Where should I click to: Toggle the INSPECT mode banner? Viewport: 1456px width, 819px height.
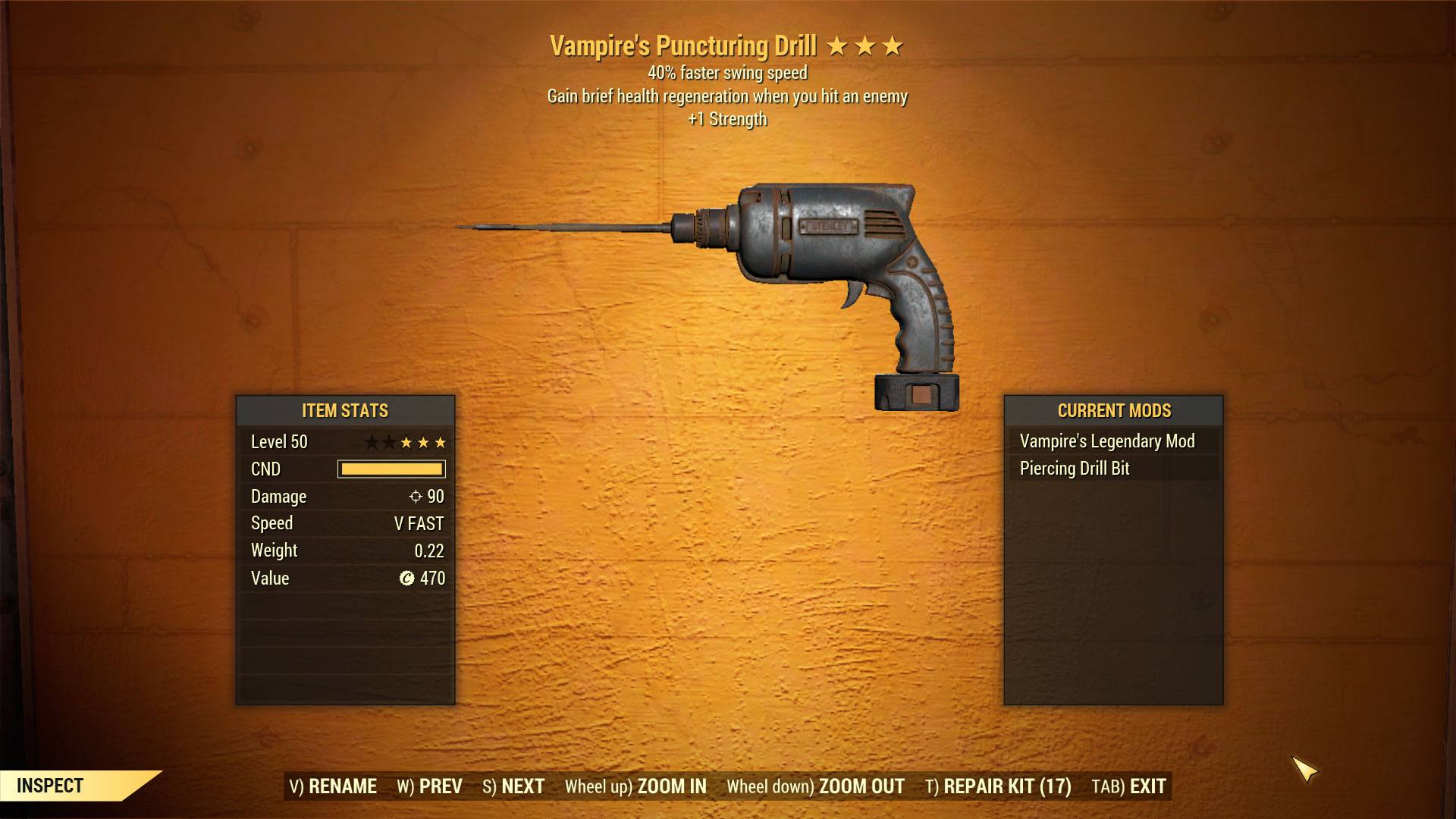pos(49,786)
